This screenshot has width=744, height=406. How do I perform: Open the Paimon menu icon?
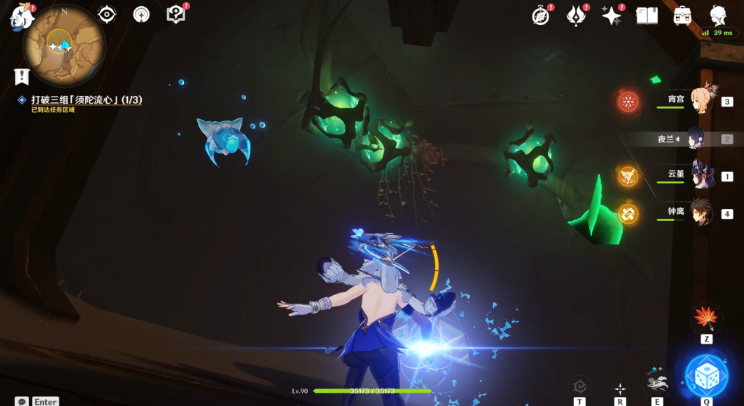22,17
